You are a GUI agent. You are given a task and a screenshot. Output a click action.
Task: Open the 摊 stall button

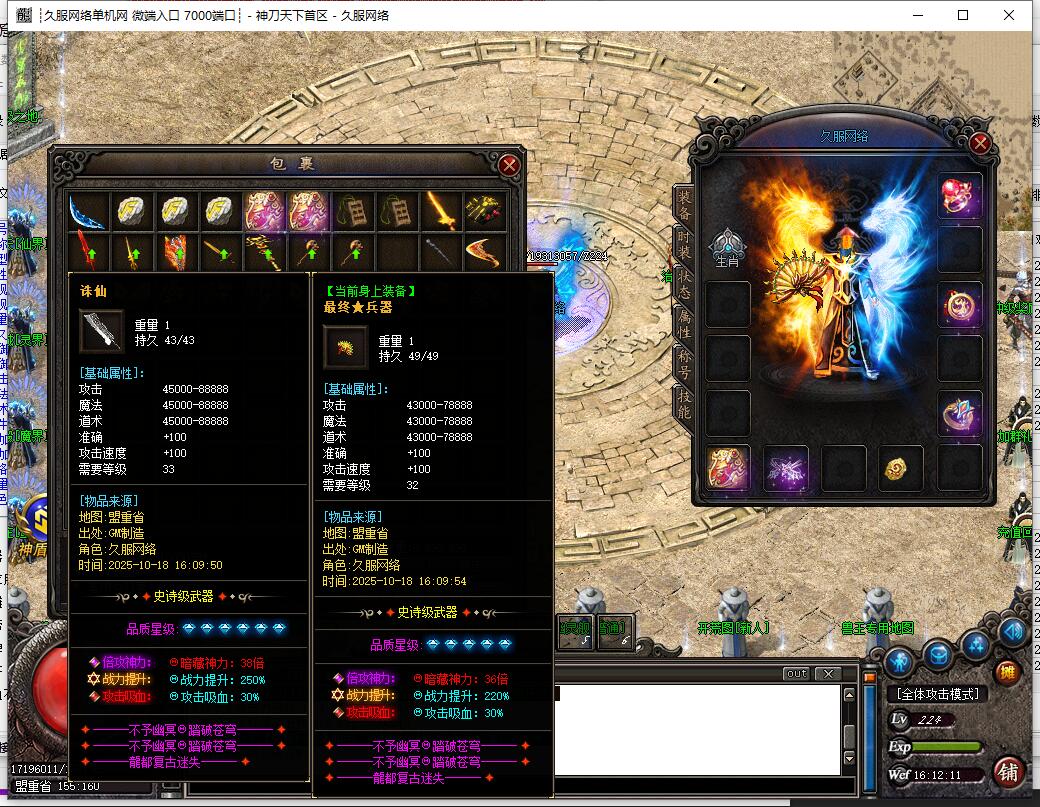[x=1009, y=672]
